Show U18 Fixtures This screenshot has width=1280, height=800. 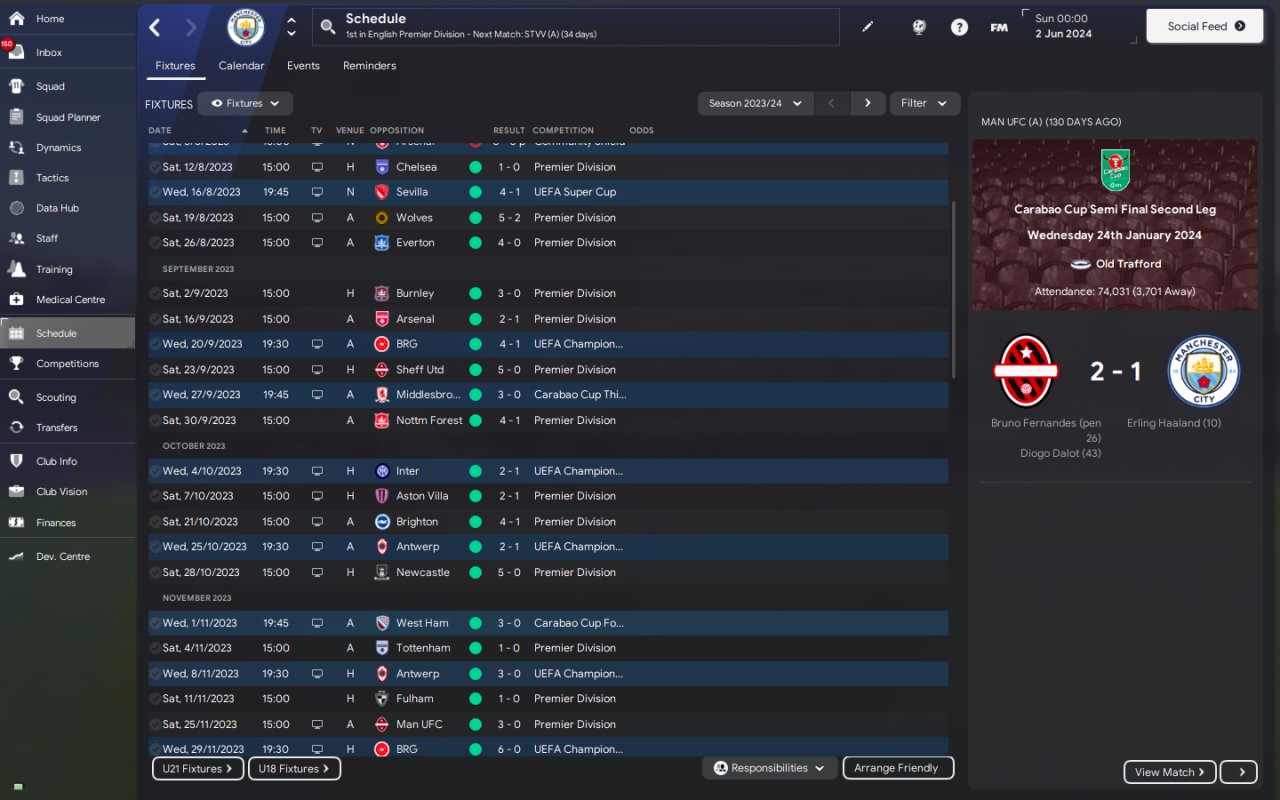pos(295,769)
